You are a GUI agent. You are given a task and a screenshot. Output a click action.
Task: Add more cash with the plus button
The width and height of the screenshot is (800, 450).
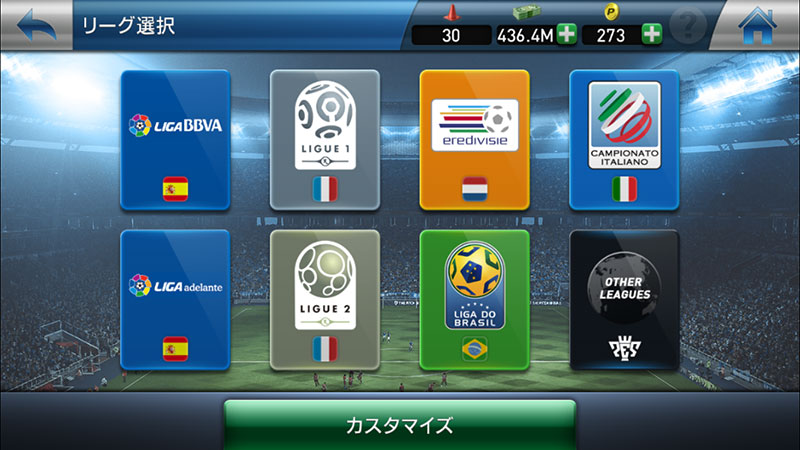[x=566, y=35]
